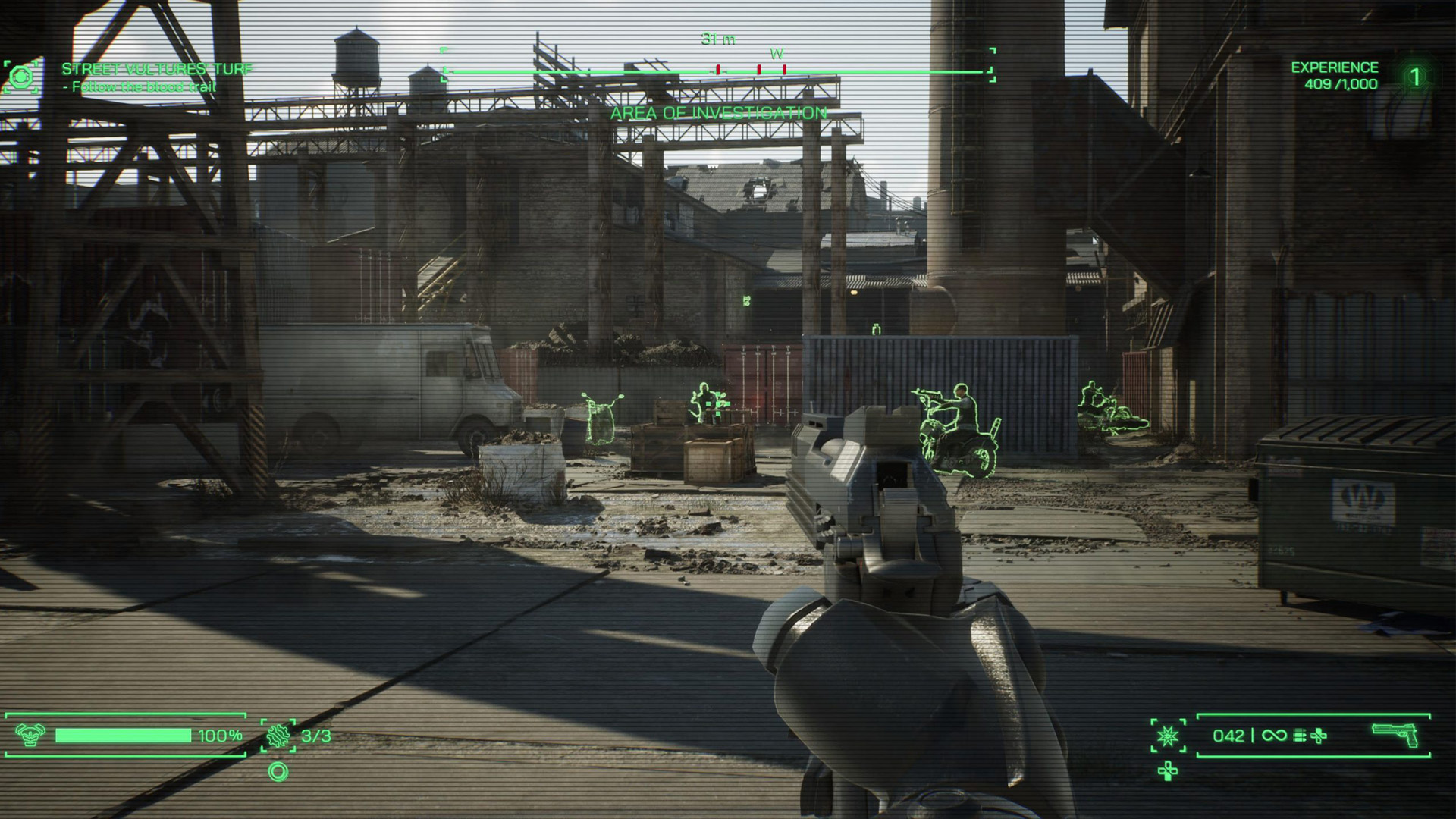Click the gear-shaped repair charge icon
Screen dimensions: 1456x819
tap(278, 736)
